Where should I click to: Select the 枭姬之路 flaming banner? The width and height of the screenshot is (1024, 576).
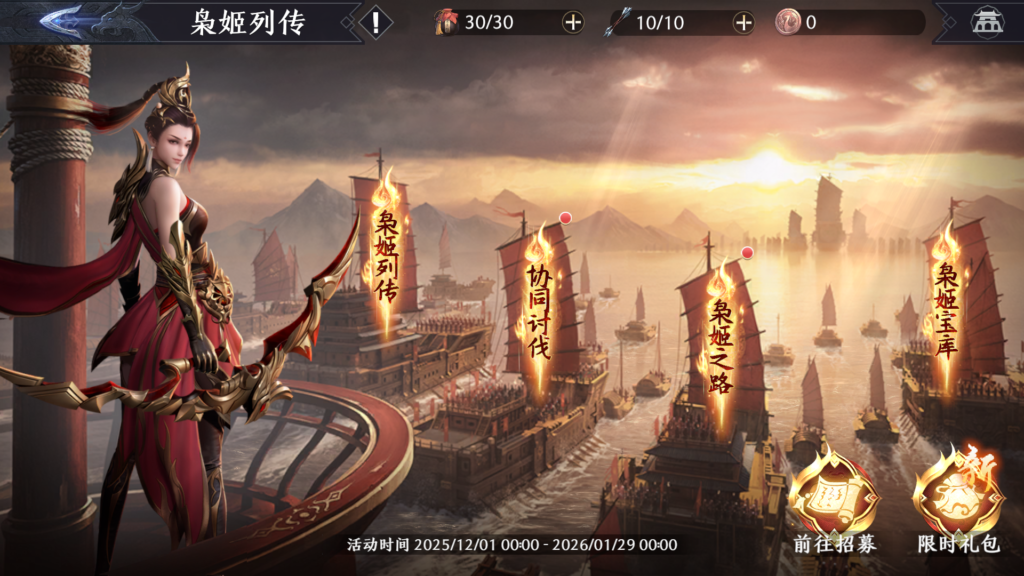720,328
